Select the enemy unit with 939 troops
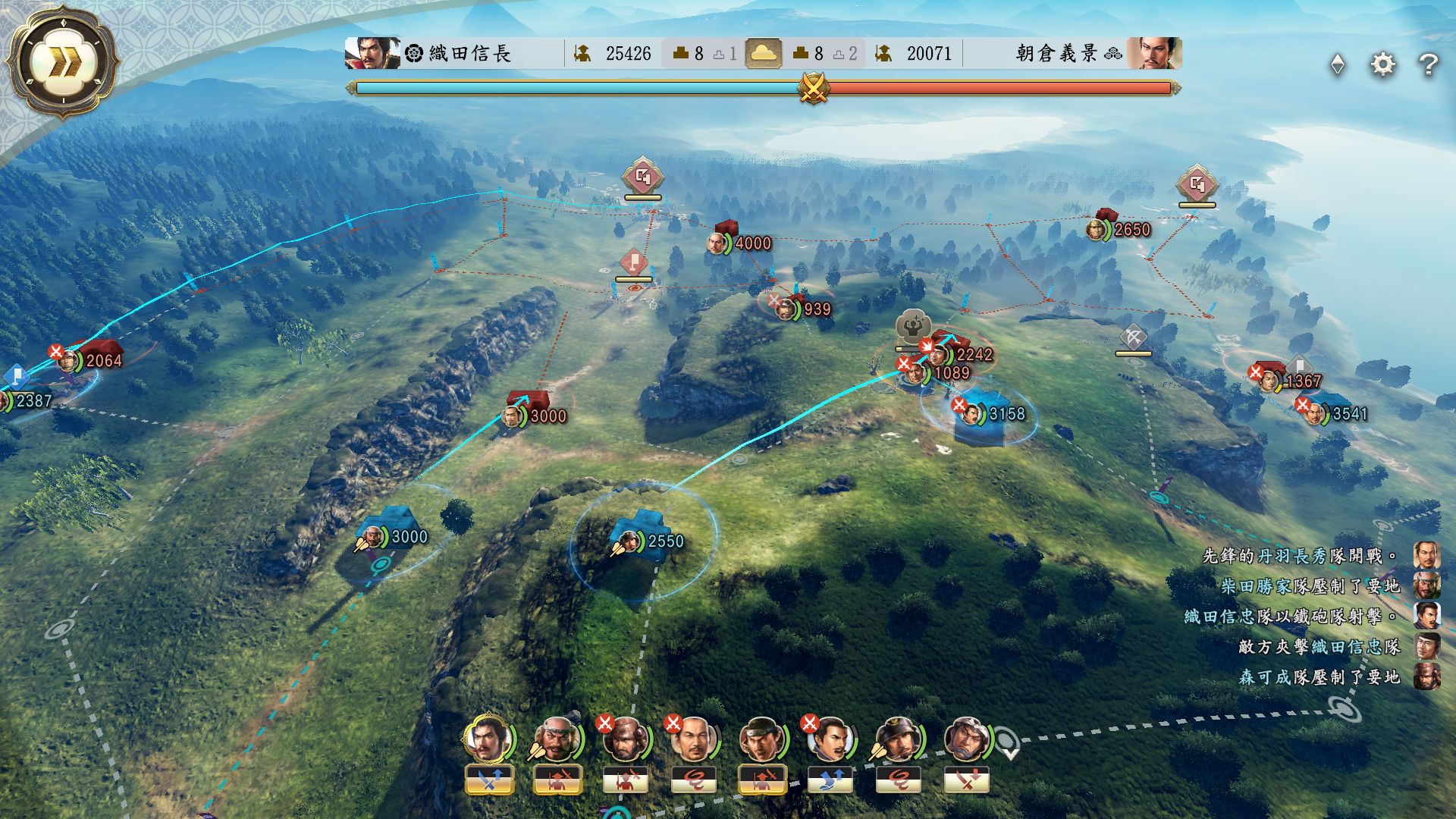 pos(792,308)
